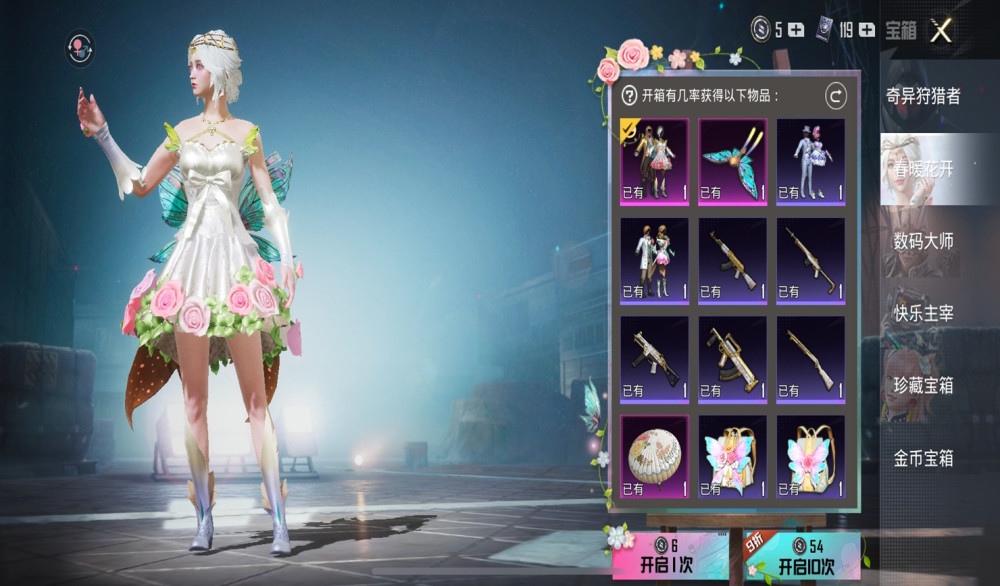
Task: Add more silver coin currency
Action: (796, 30)
